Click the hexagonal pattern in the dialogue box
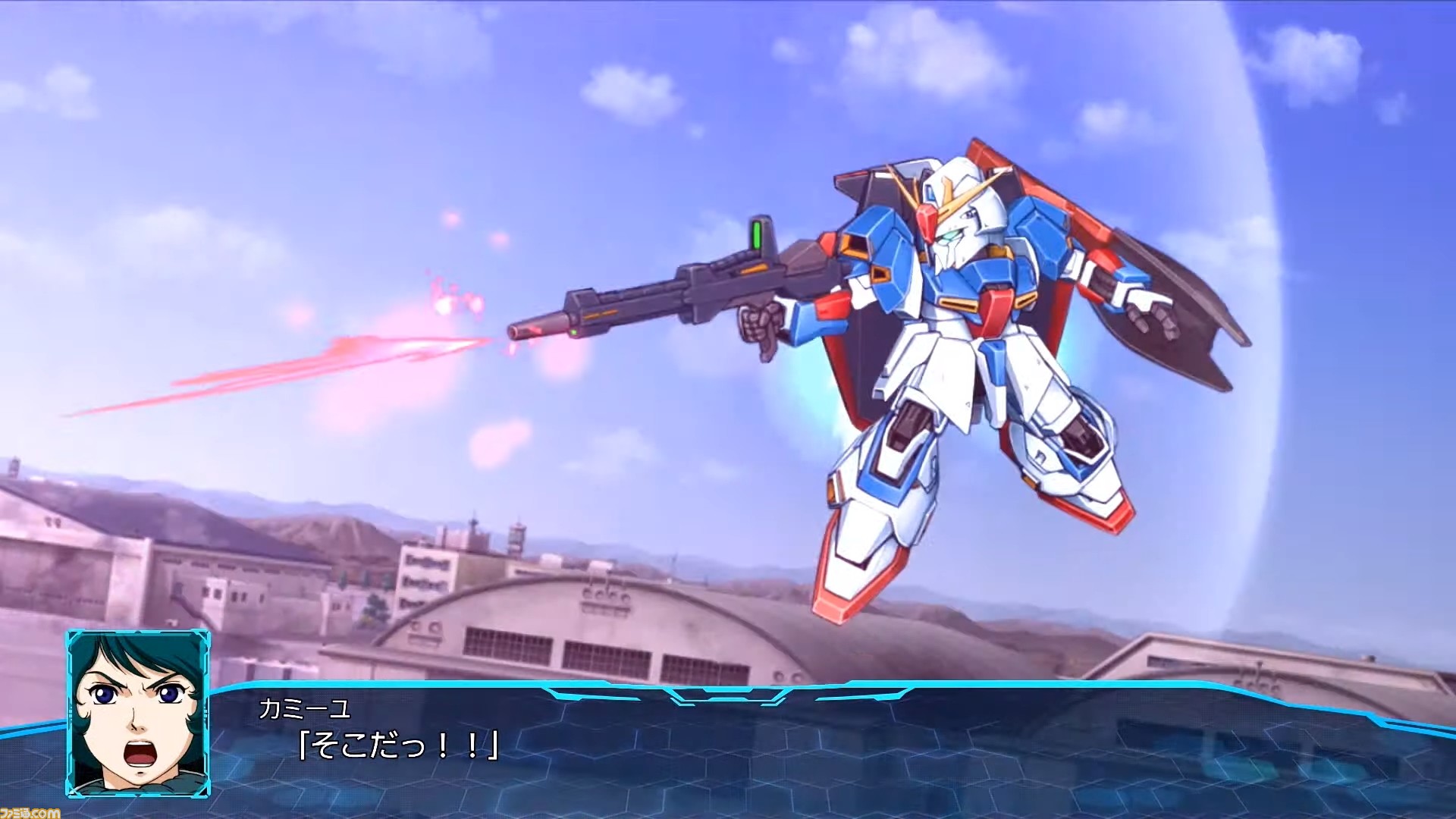Screen dimensions: 1456x819 pyautogui.click(x=910, y=766)
